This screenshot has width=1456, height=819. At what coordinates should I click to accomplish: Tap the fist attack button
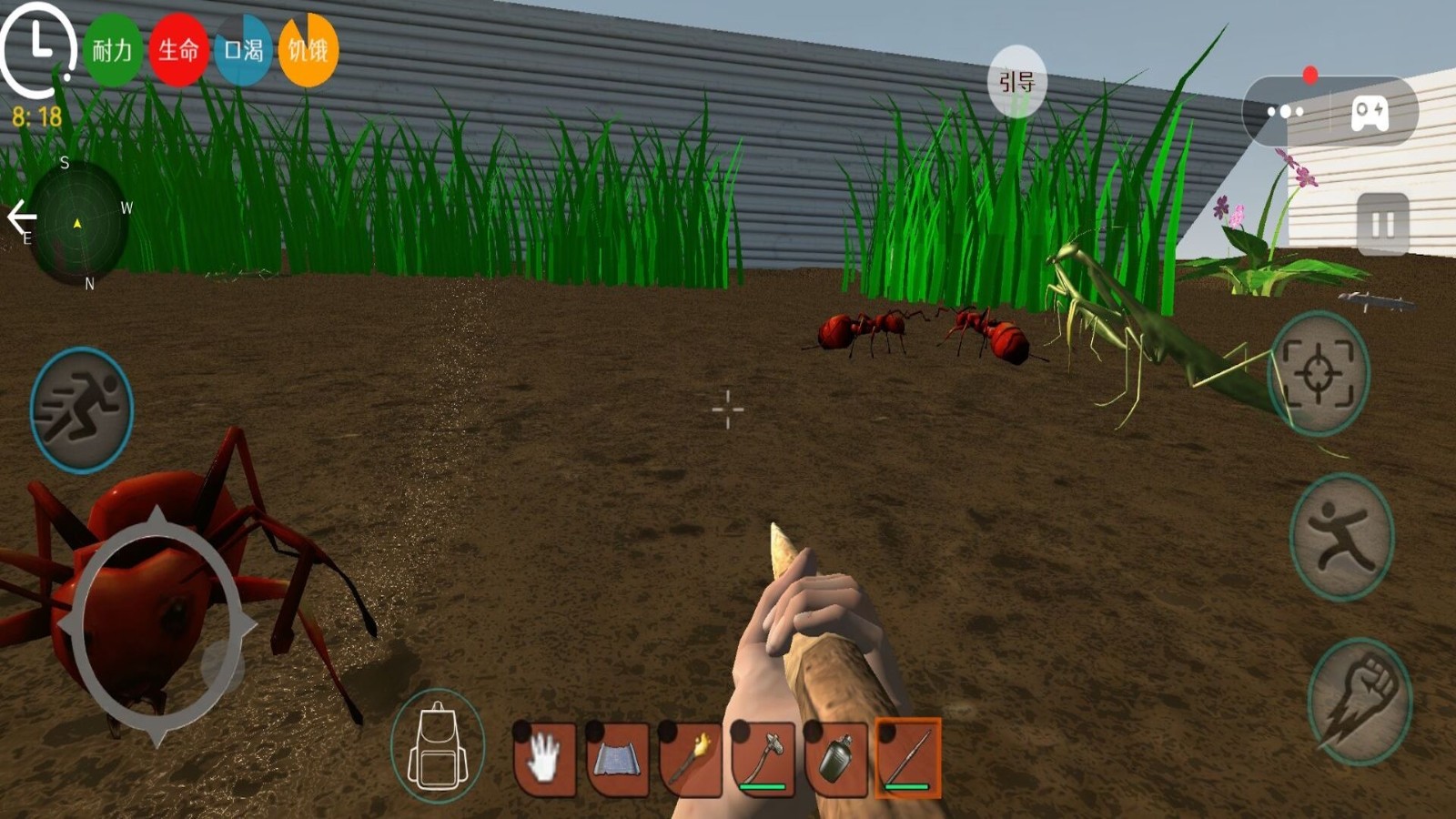pos(1360,702)
